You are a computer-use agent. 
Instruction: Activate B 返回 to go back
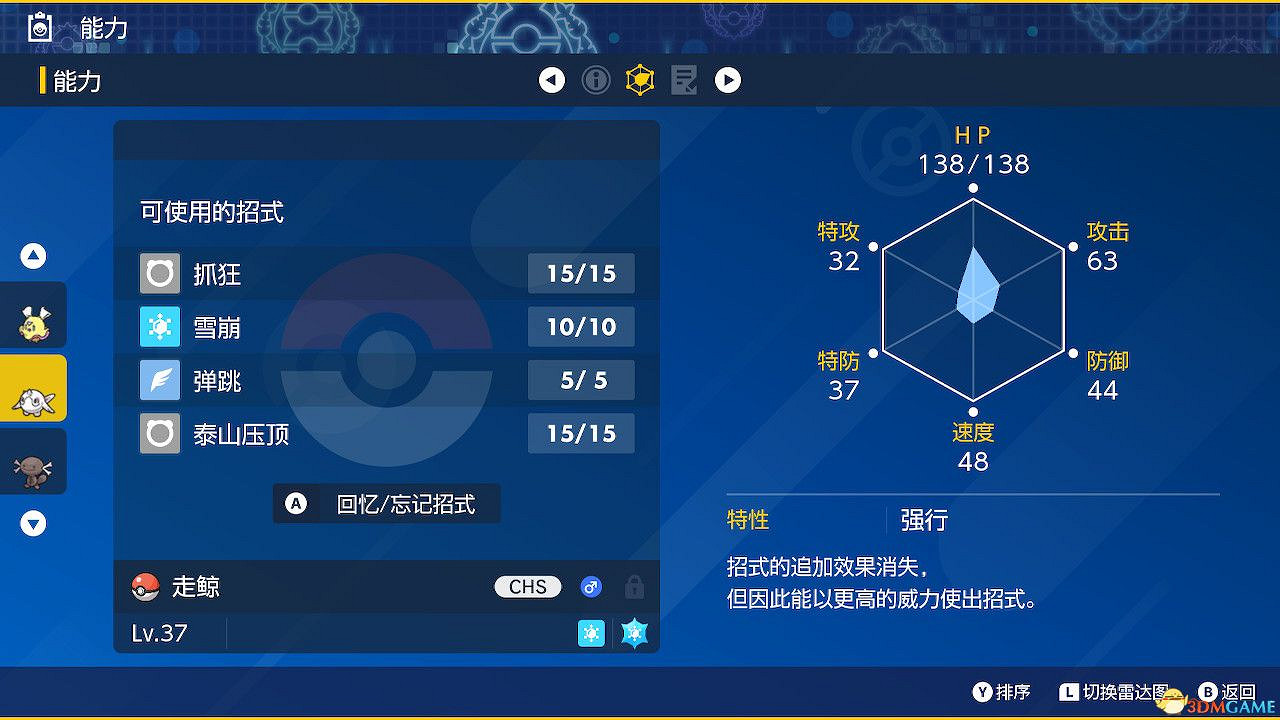[1215, 691]
